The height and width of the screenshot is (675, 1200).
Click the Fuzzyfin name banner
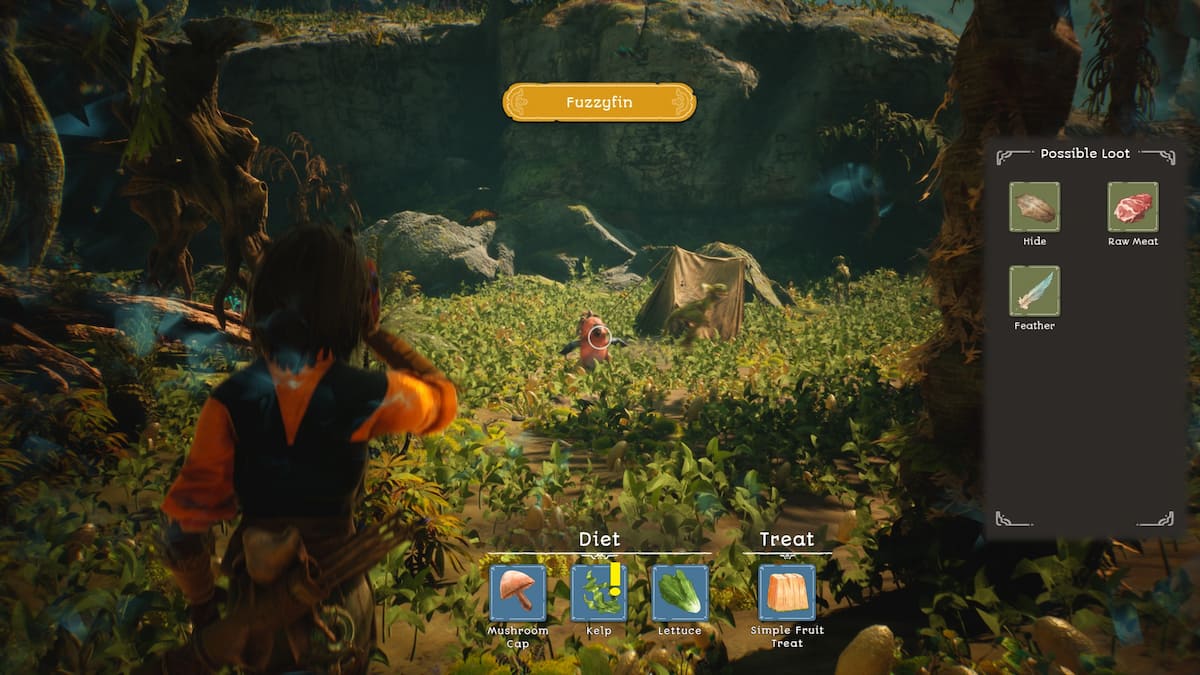(x=599, y=102)
